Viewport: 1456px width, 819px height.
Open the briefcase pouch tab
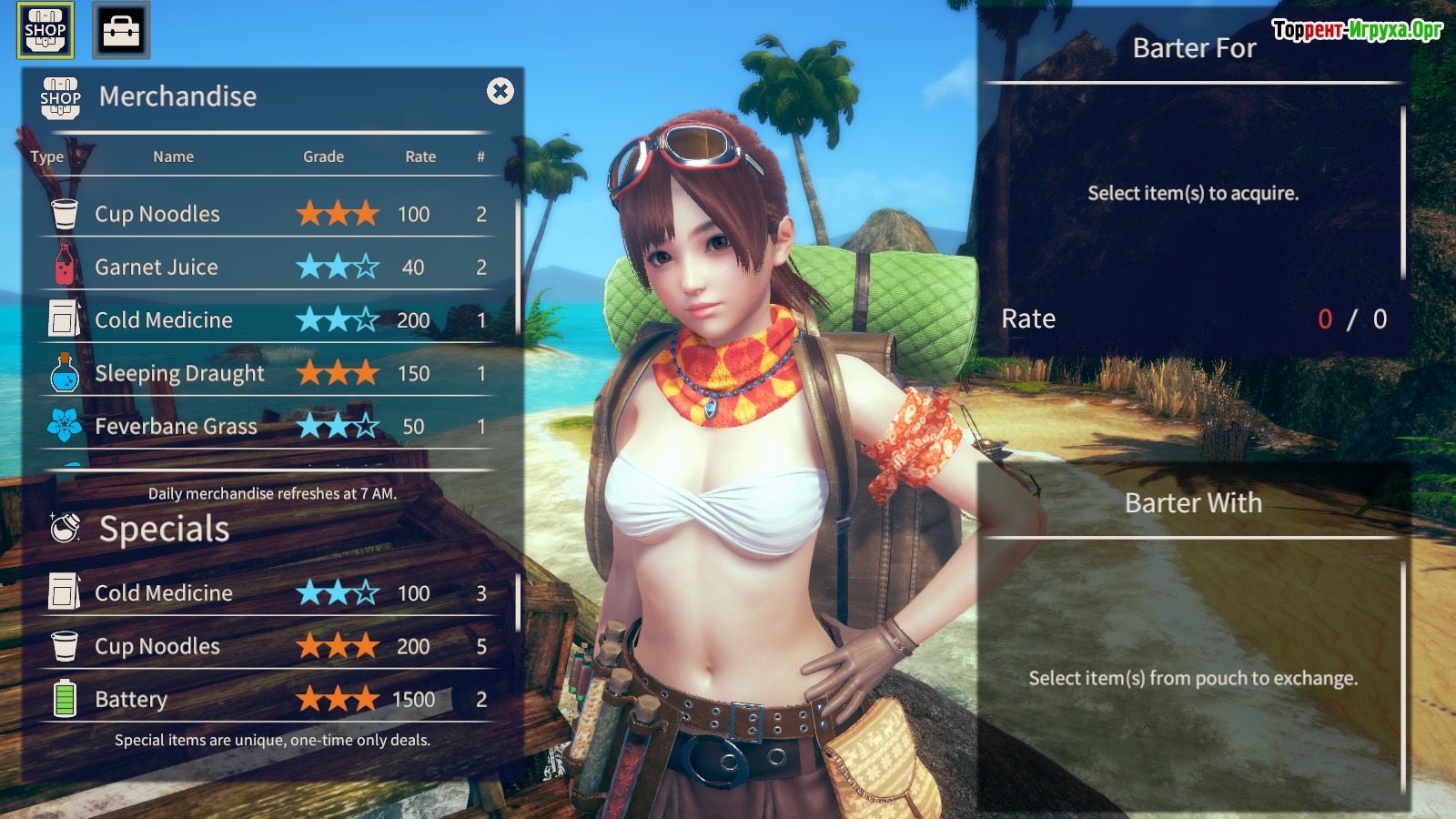click(x=121, y=30)
